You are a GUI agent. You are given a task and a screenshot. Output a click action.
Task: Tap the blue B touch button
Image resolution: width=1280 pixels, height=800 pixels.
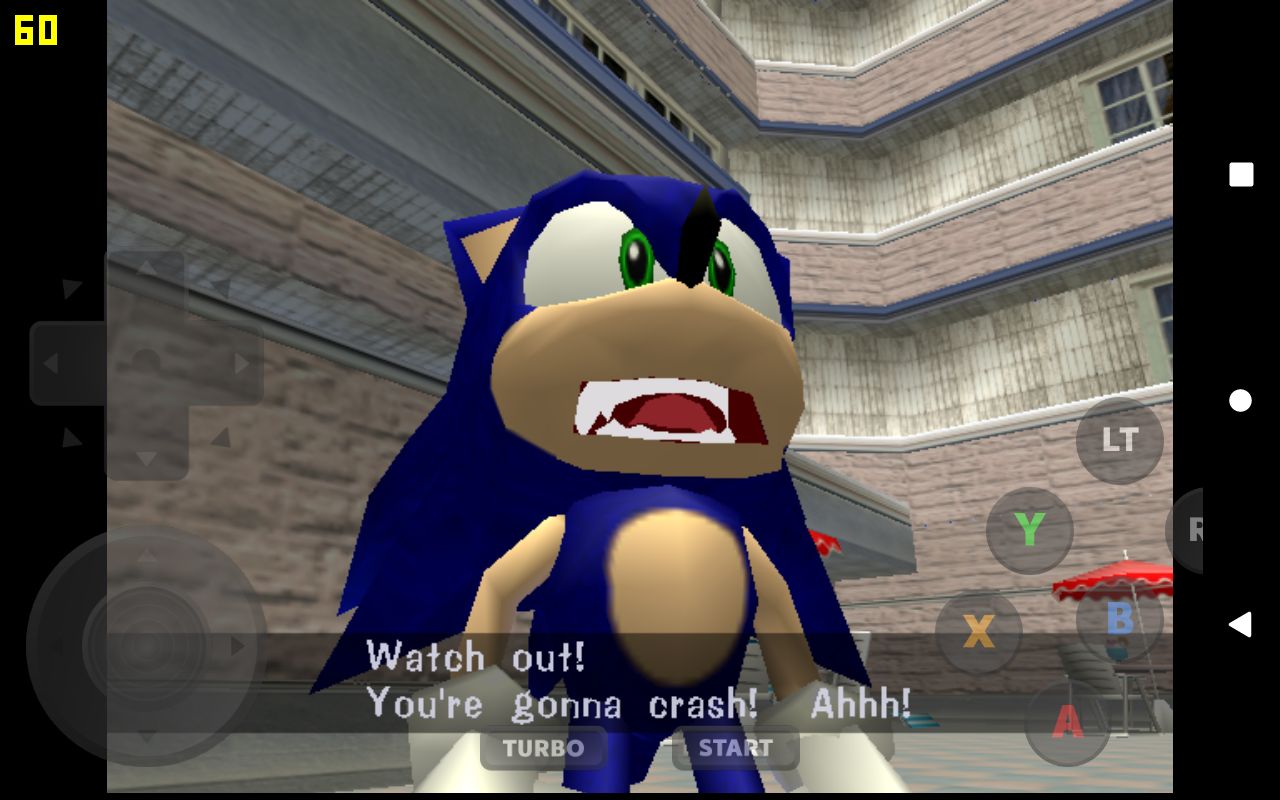(1119, 619)
